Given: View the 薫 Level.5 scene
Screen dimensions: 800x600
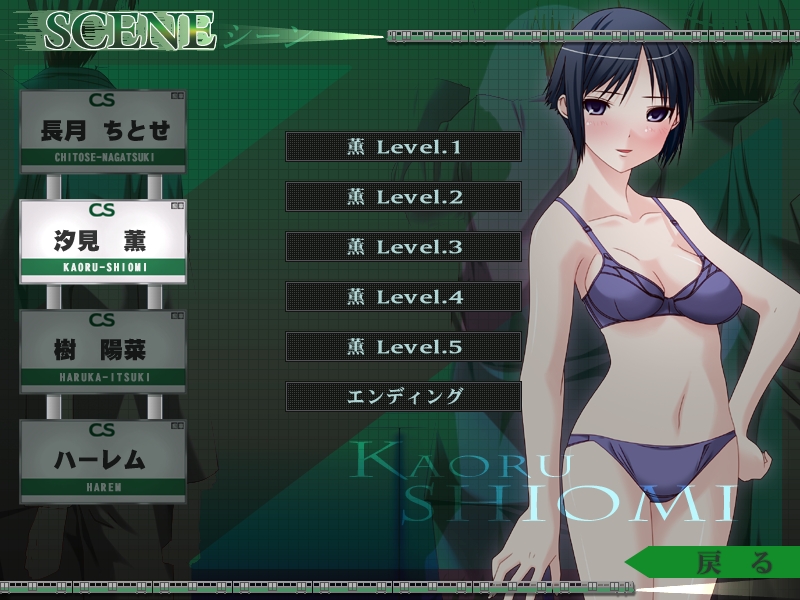Looking at the screenshot, I should [403, 347].
